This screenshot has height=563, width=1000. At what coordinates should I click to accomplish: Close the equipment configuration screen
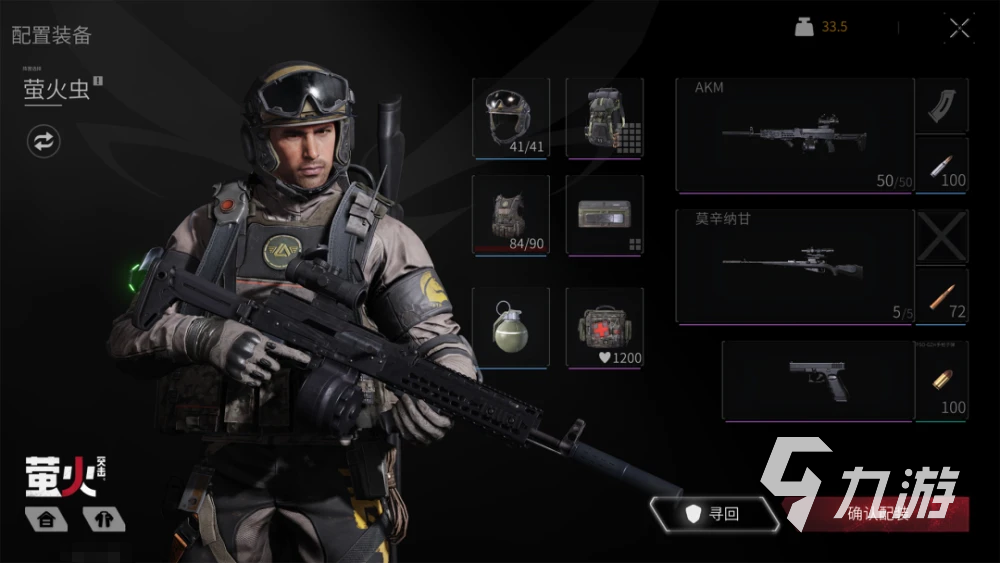pos(959,29)
